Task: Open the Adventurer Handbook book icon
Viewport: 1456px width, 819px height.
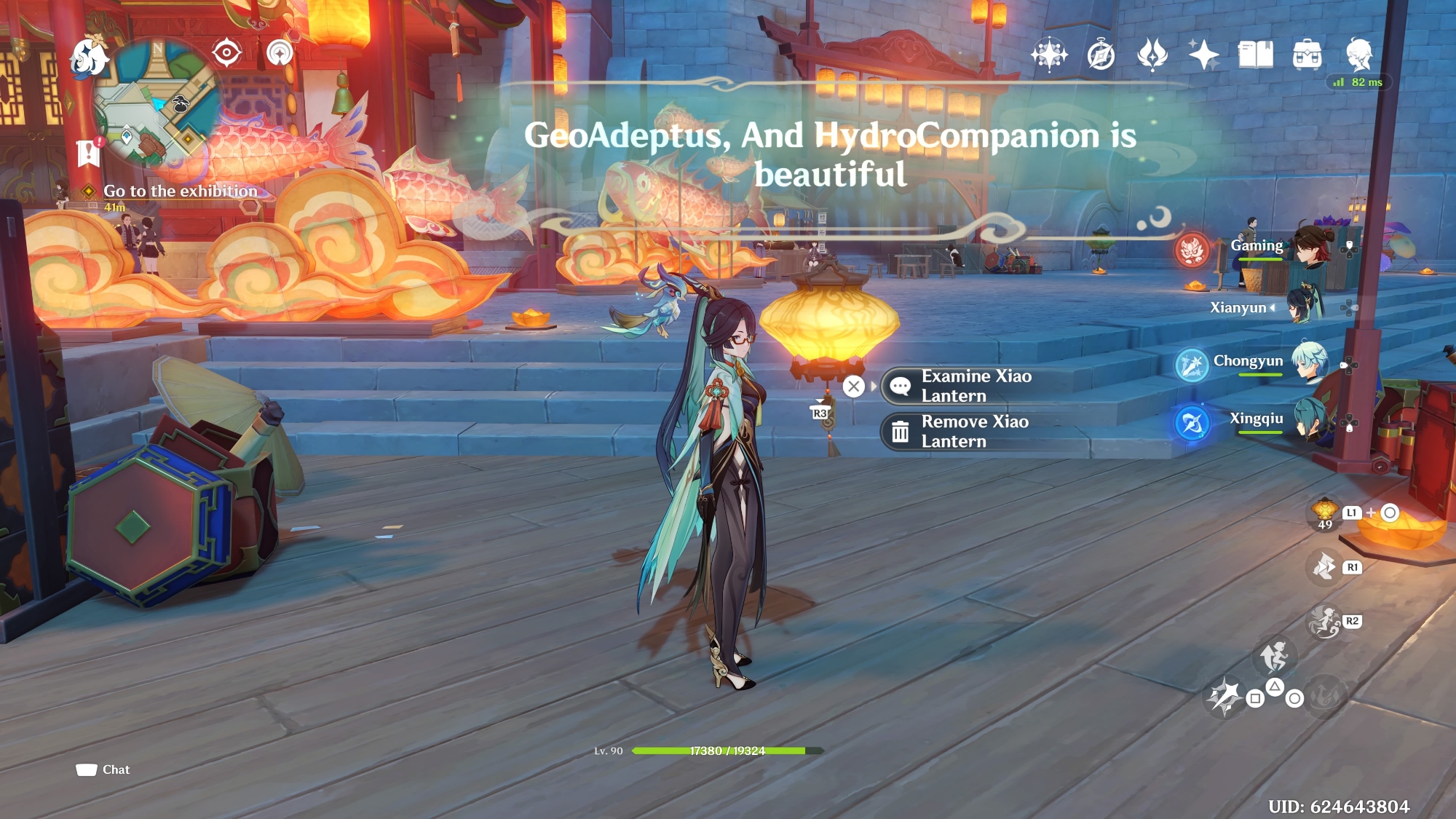Action: tap(1255, 55)
